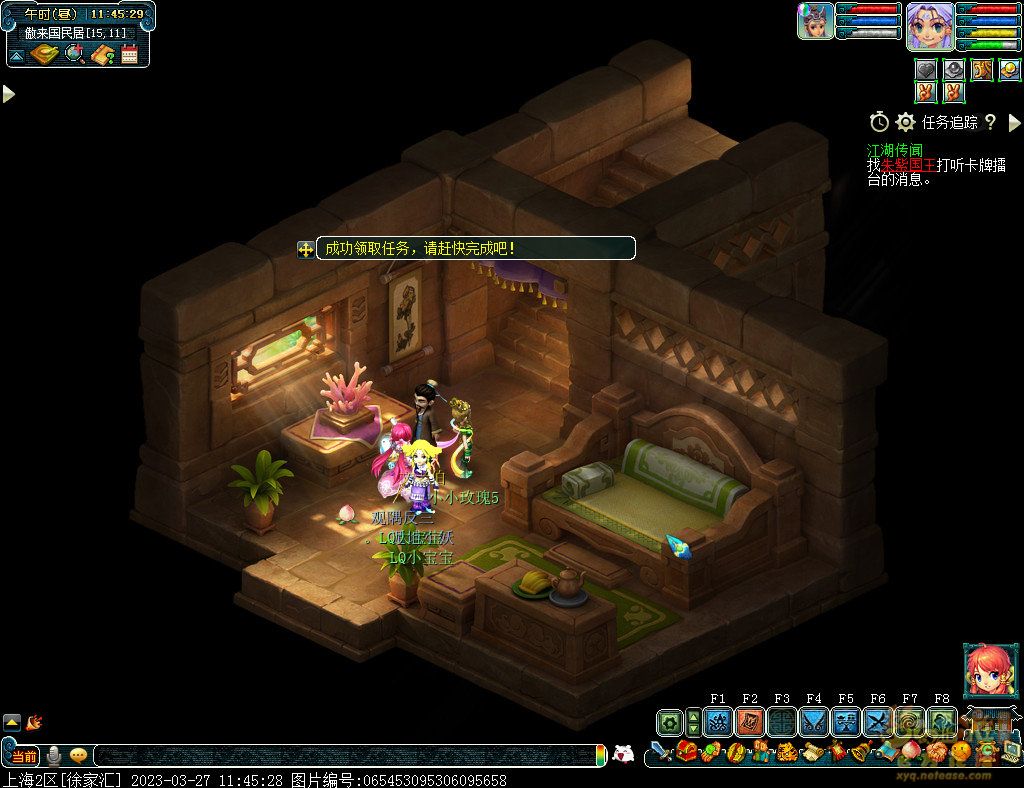Trigger the F7 swirl skill shortcut
The image size is (1024, 788).
pos(910,722)
